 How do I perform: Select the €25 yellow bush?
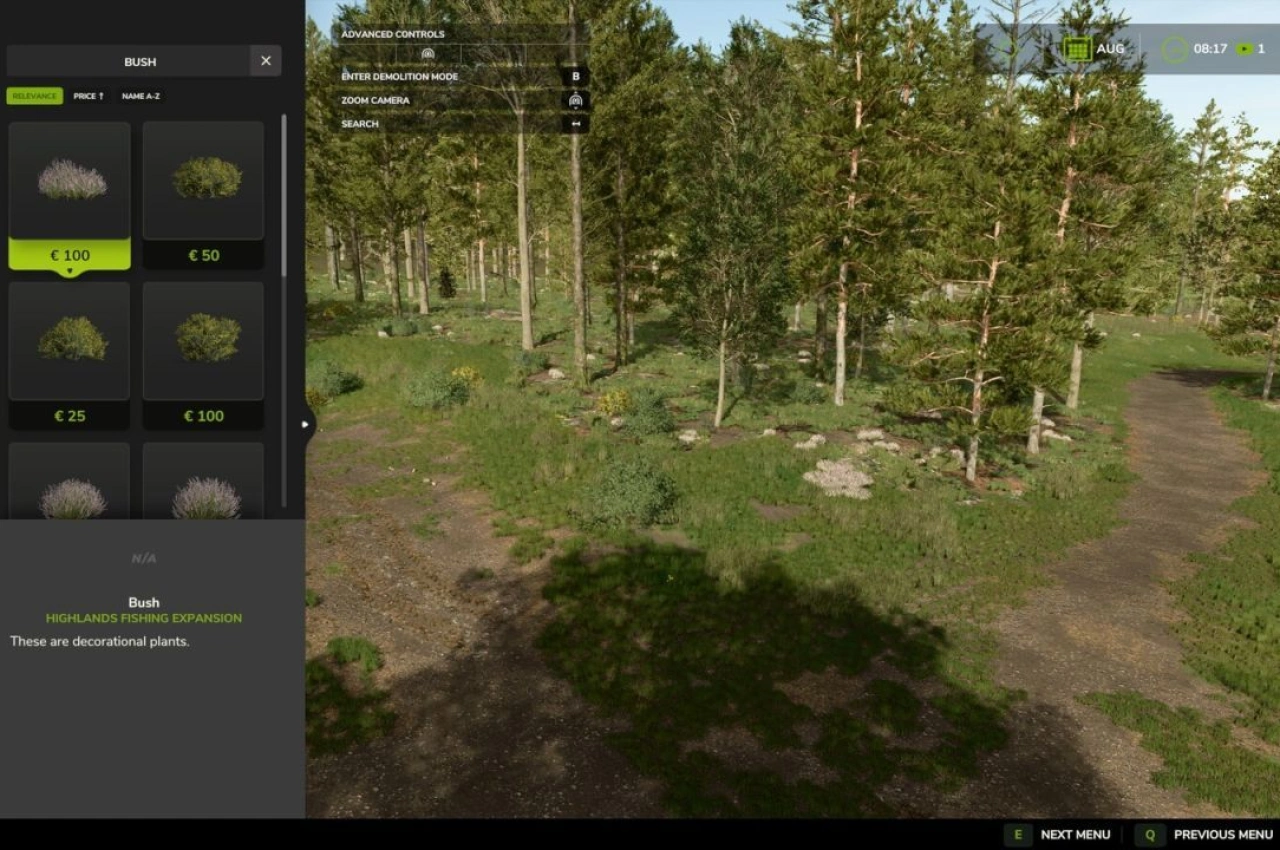coord(69,340)
